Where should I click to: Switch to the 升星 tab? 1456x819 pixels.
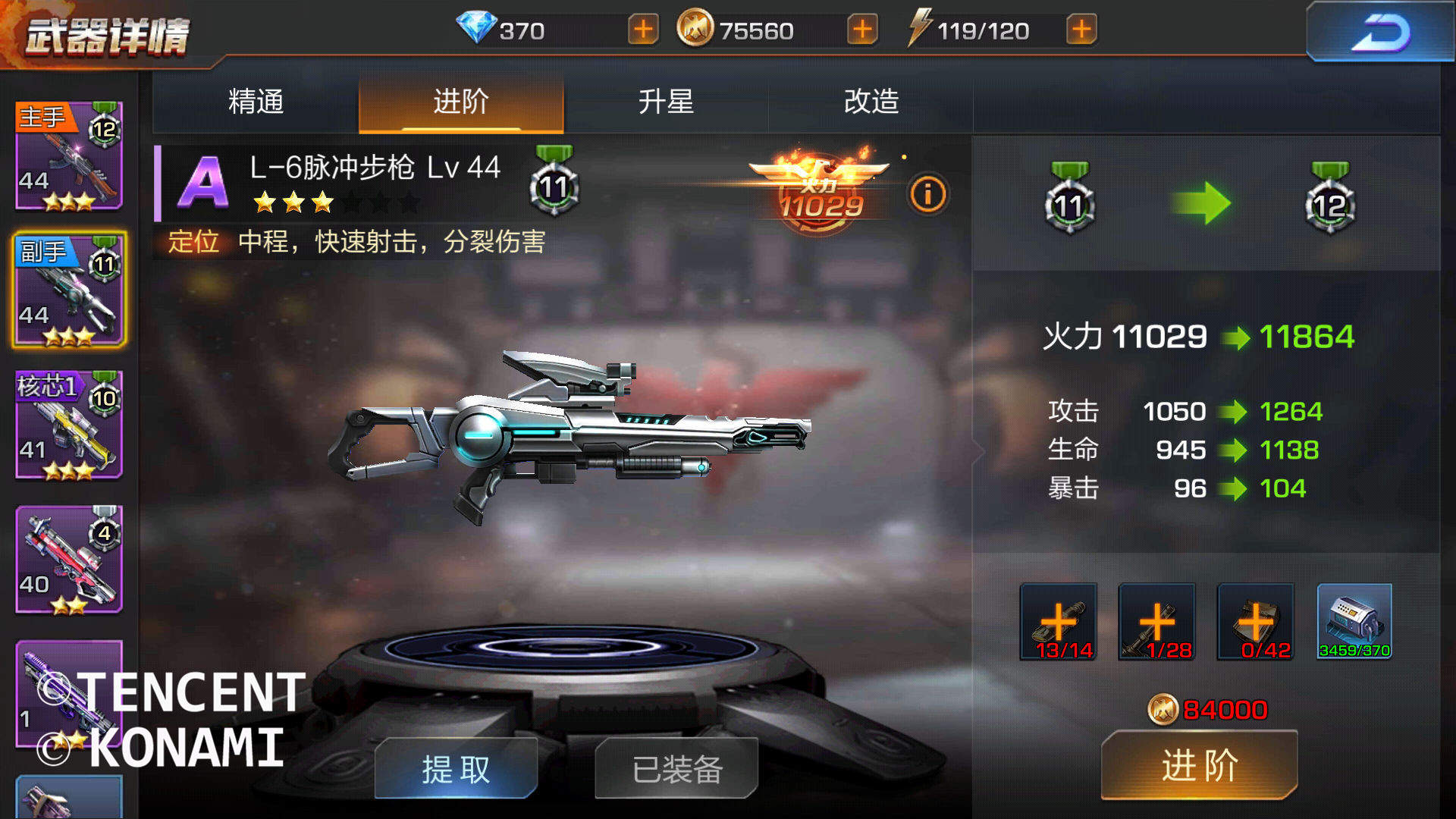[667, 104]
